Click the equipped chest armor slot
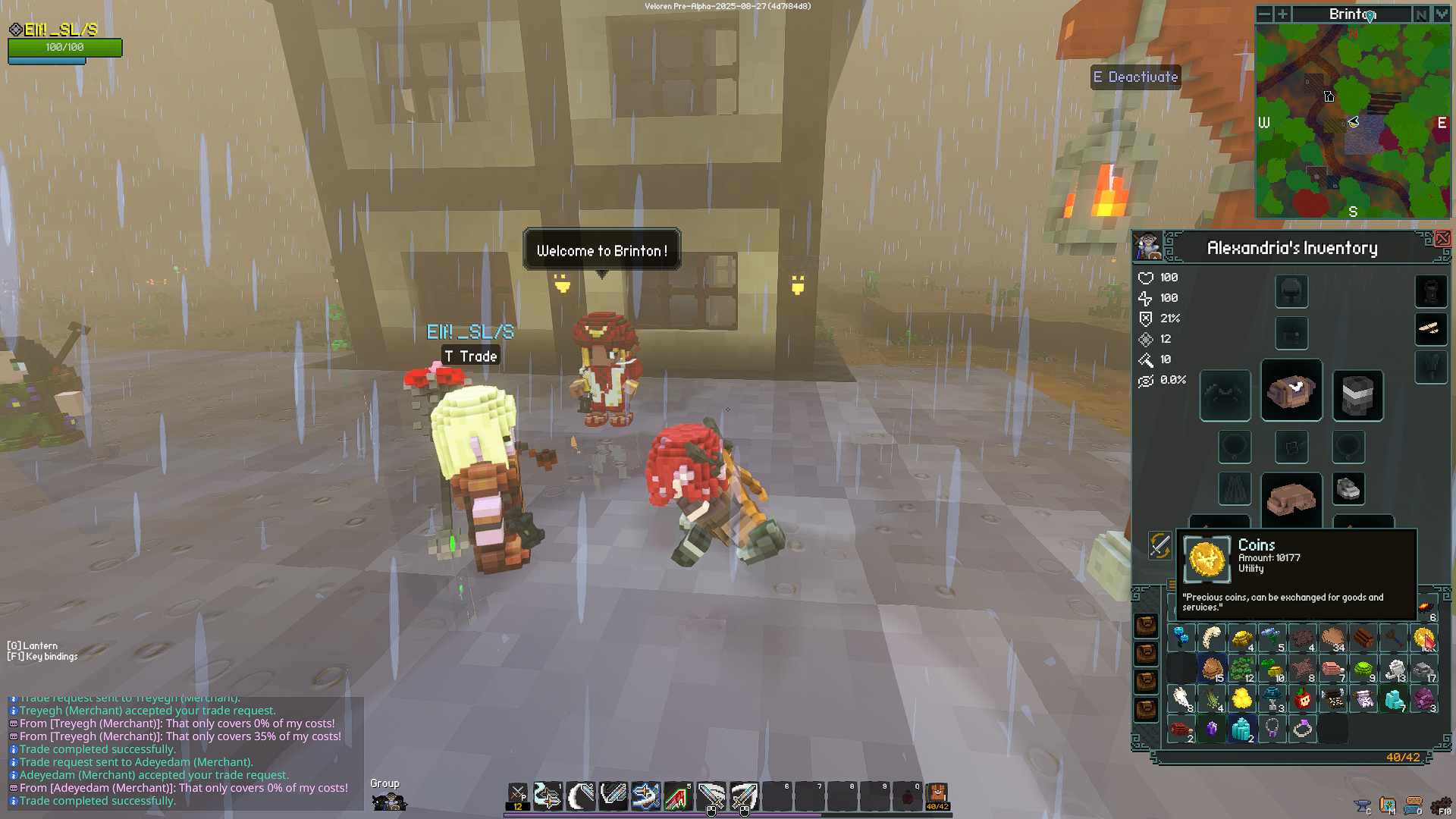The width and height of the screenshot is (1456, 819). point(1291,391)
